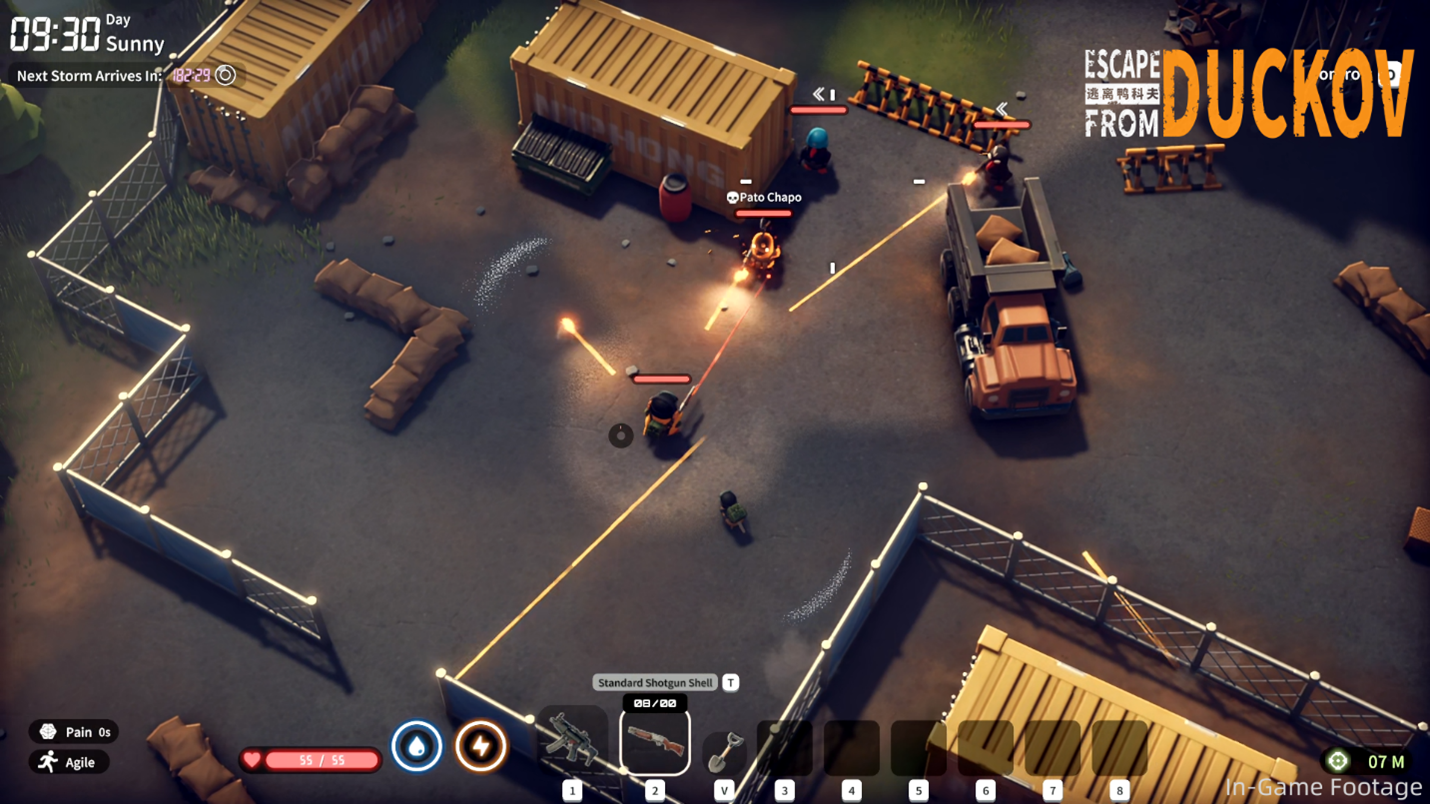This screenshot has height=804, width=1430.
Task: Click the storm countdown clock icon
Action: point(226,75)
